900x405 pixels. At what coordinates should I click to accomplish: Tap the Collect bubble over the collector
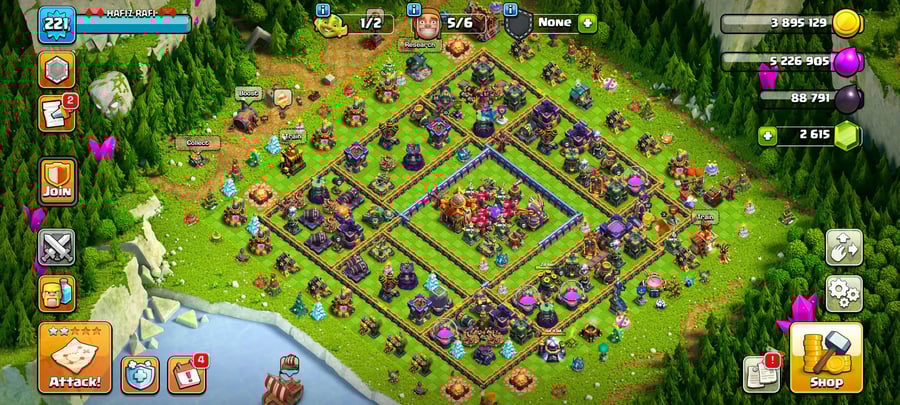click(x=196, y=143)
